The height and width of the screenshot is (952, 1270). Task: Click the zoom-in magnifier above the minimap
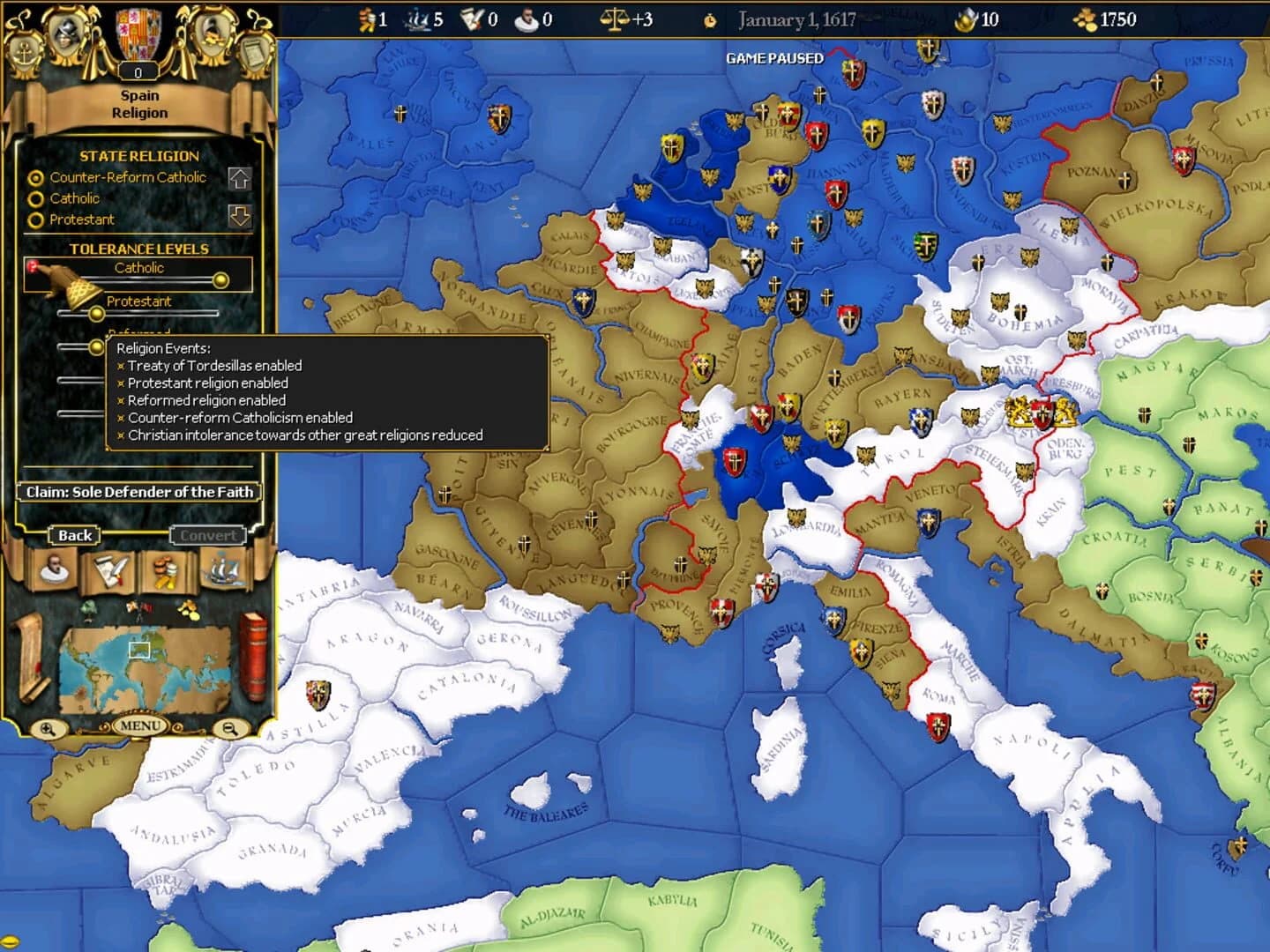click(x=49, y=727)
